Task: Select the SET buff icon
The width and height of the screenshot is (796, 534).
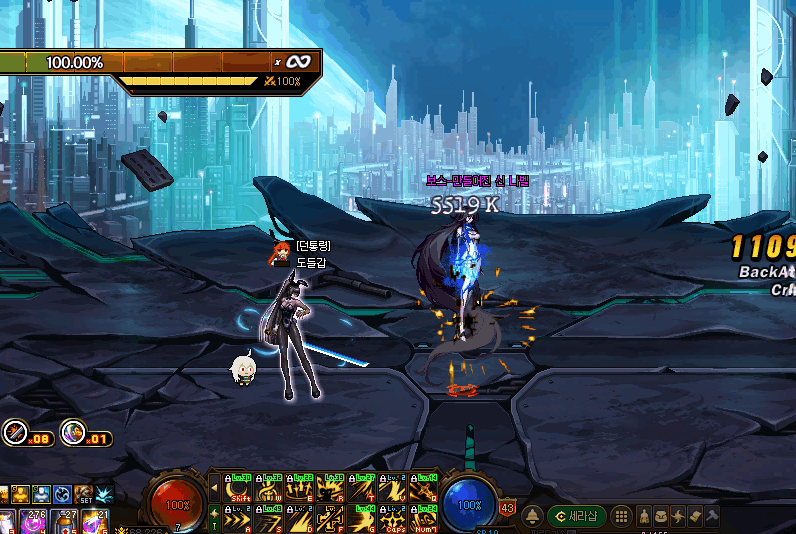Action: click(83, 495)
